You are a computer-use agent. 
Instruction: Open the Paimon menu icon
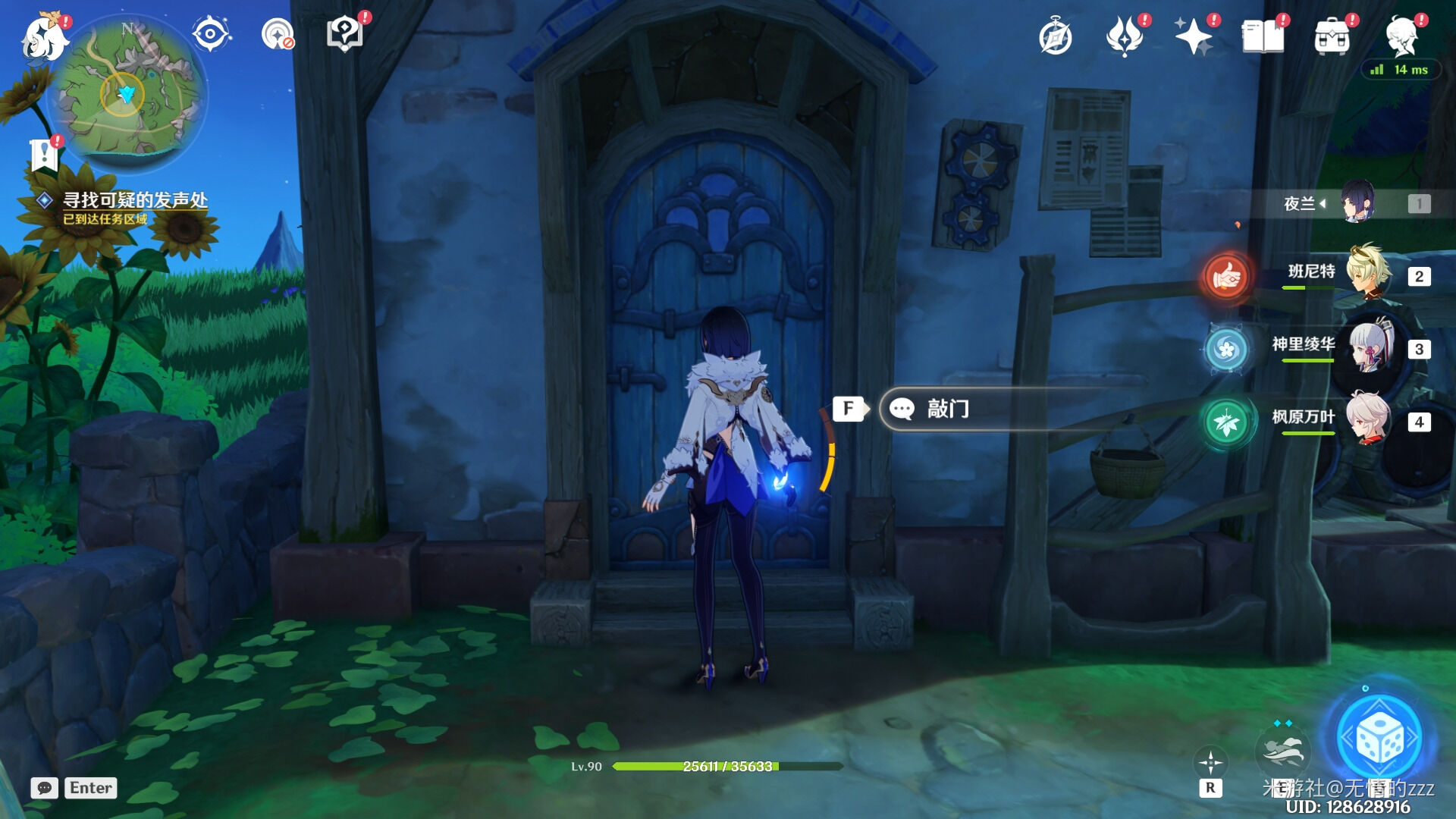44,36
